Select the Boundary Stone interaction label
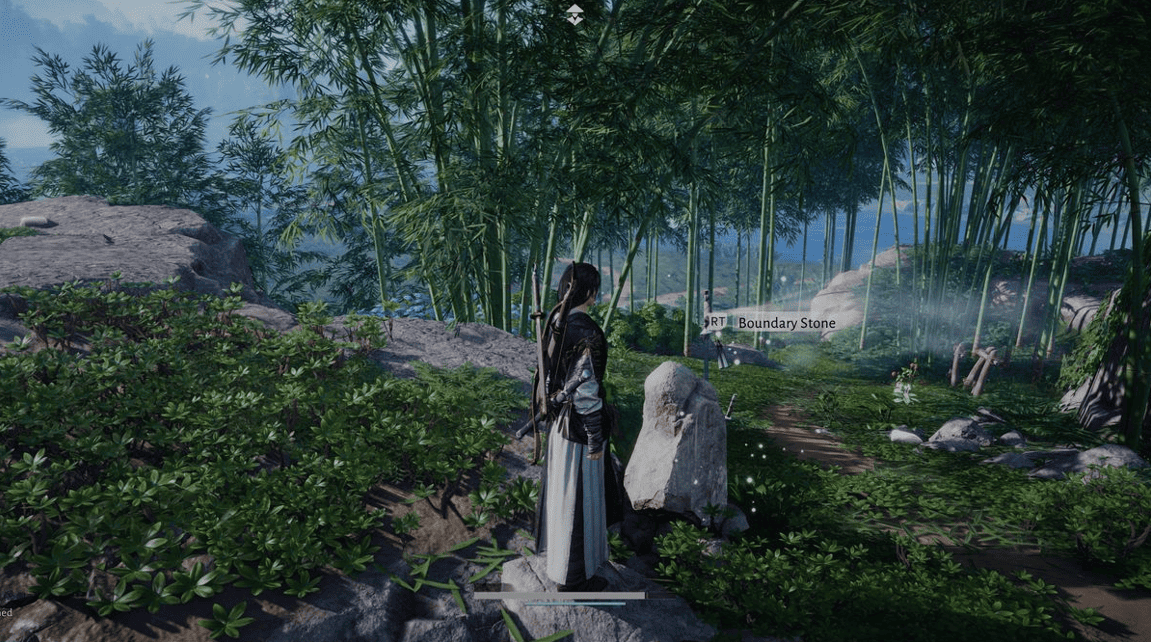 (x=785, y=323)
